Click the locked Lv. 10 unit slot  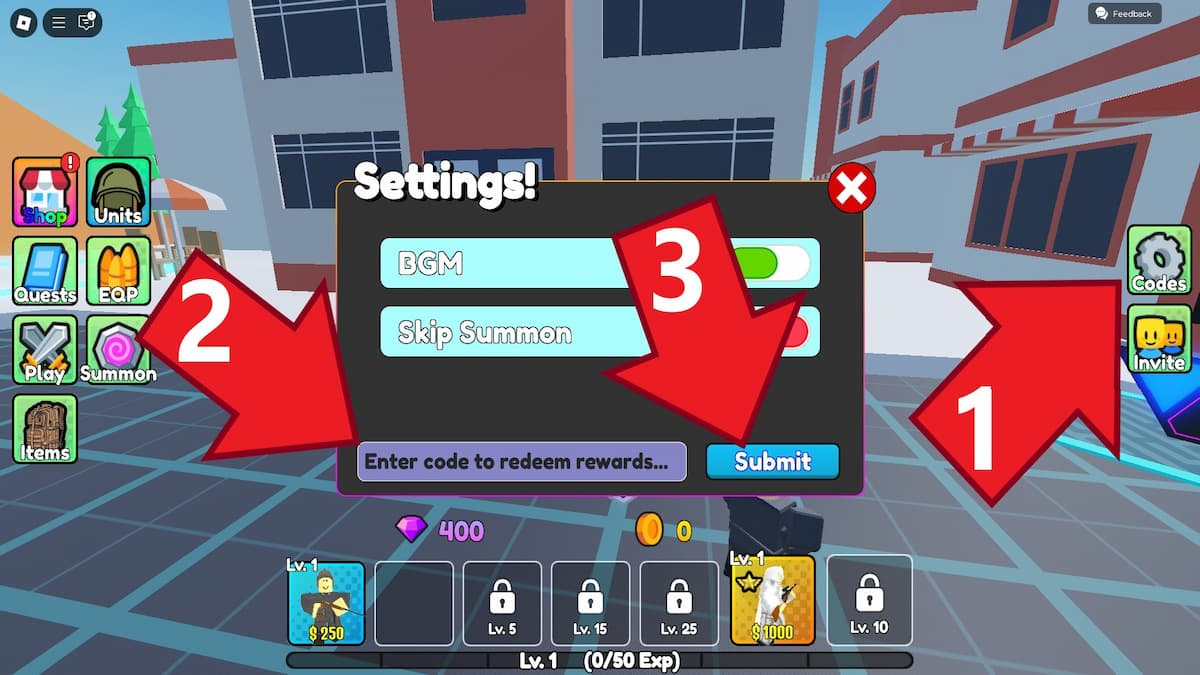869,600
